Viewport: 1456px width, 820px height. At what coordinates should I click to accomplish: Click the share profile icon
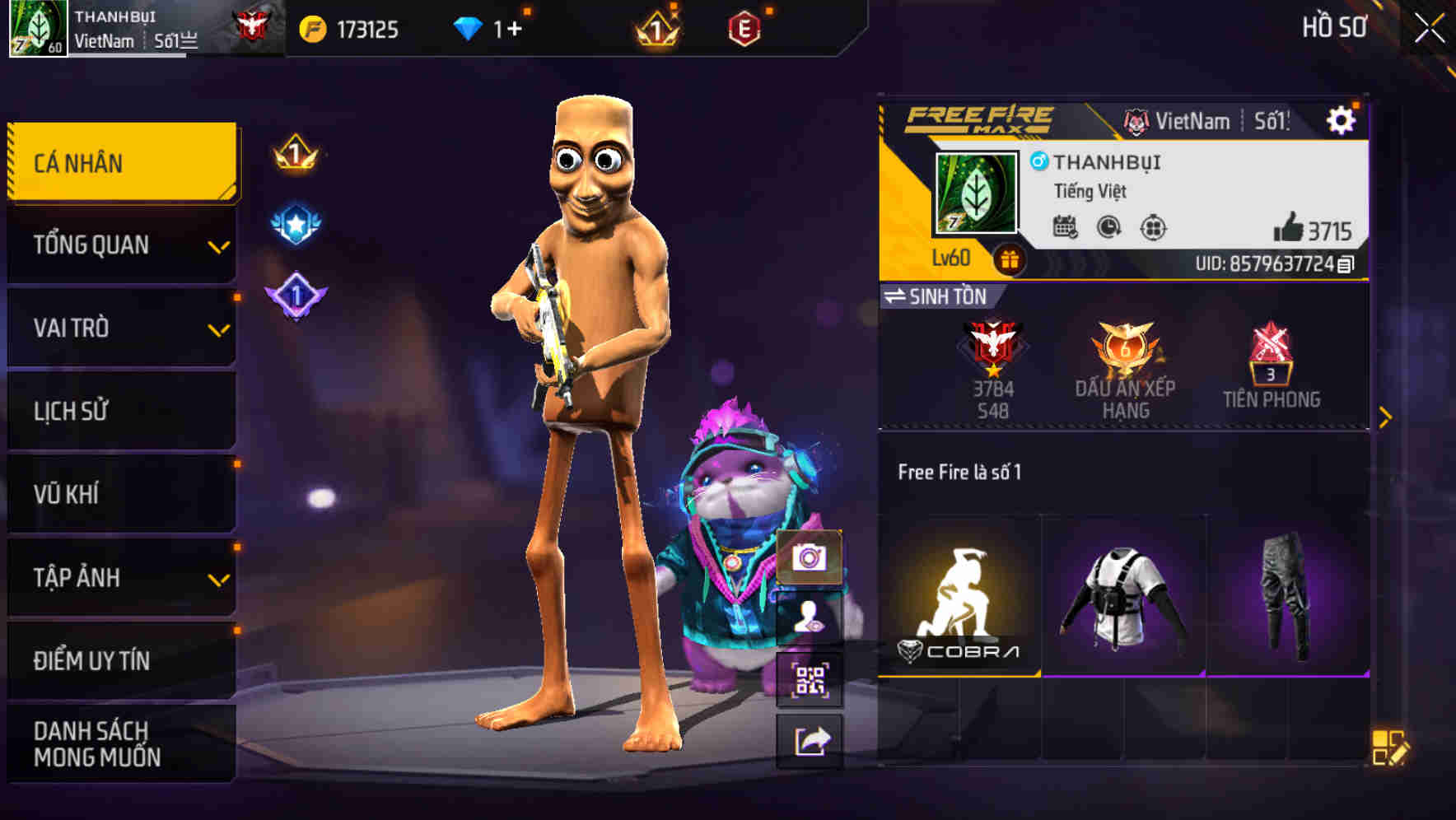coord(810,739)
